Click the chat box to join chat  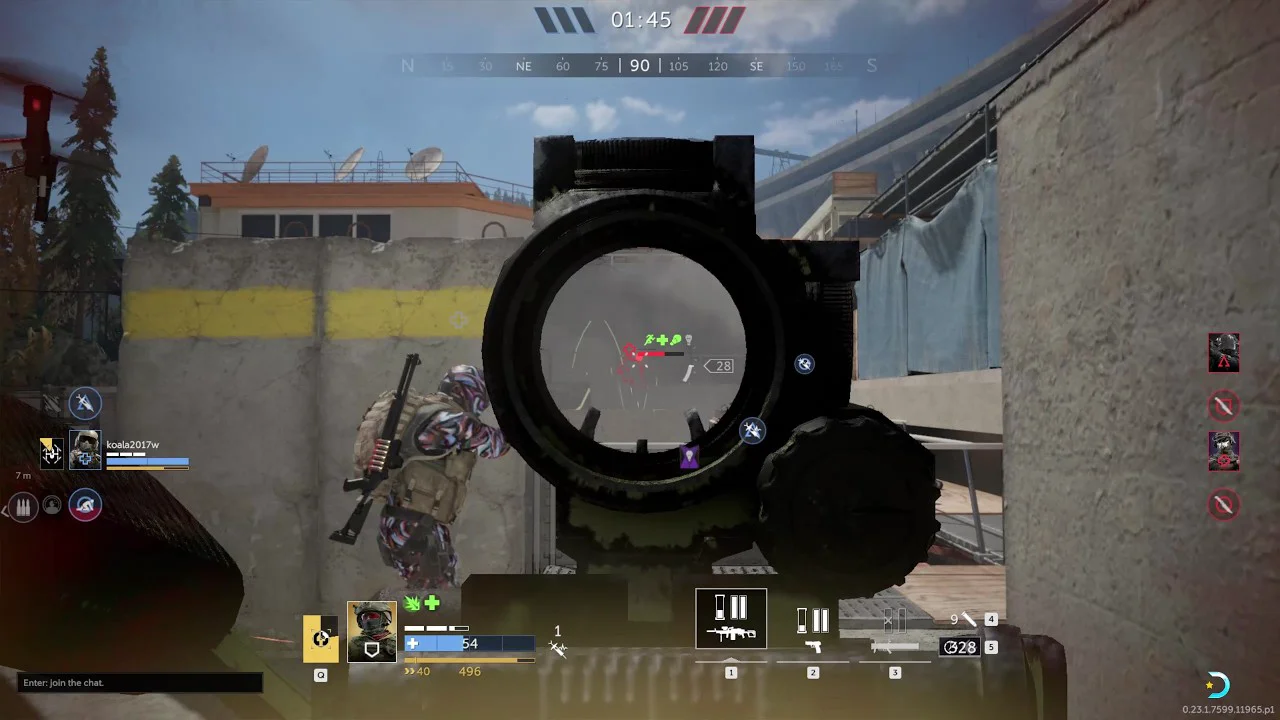coord(140,683)
